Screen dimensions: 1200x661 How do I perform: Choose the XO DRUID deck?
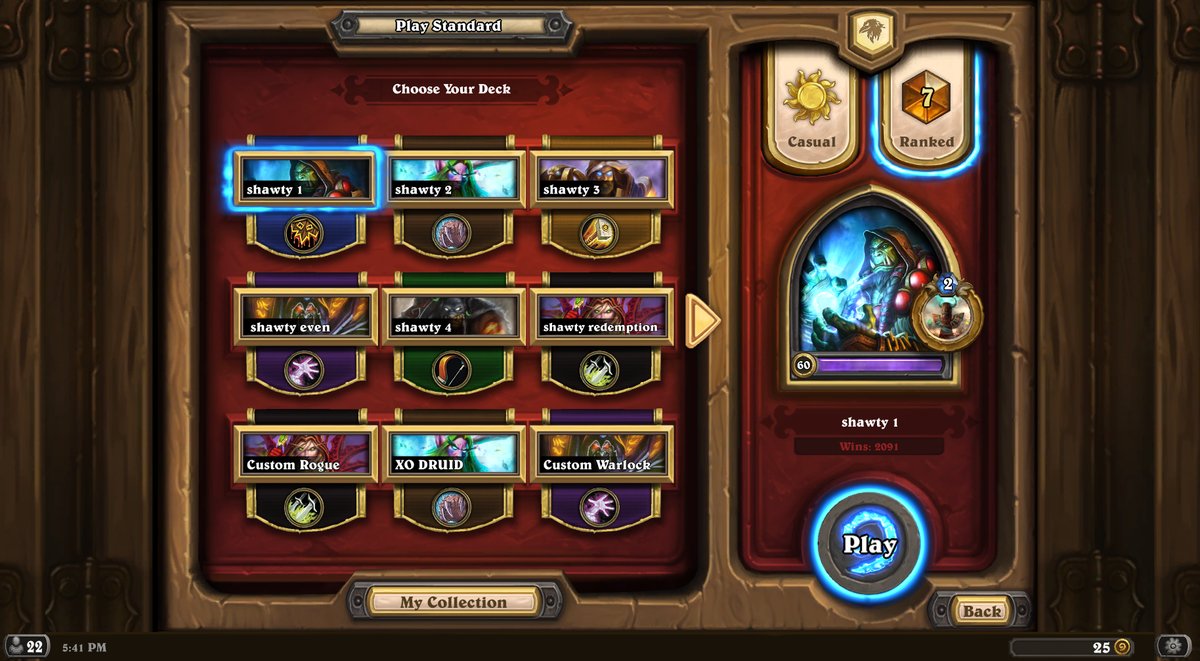(453, 454)
